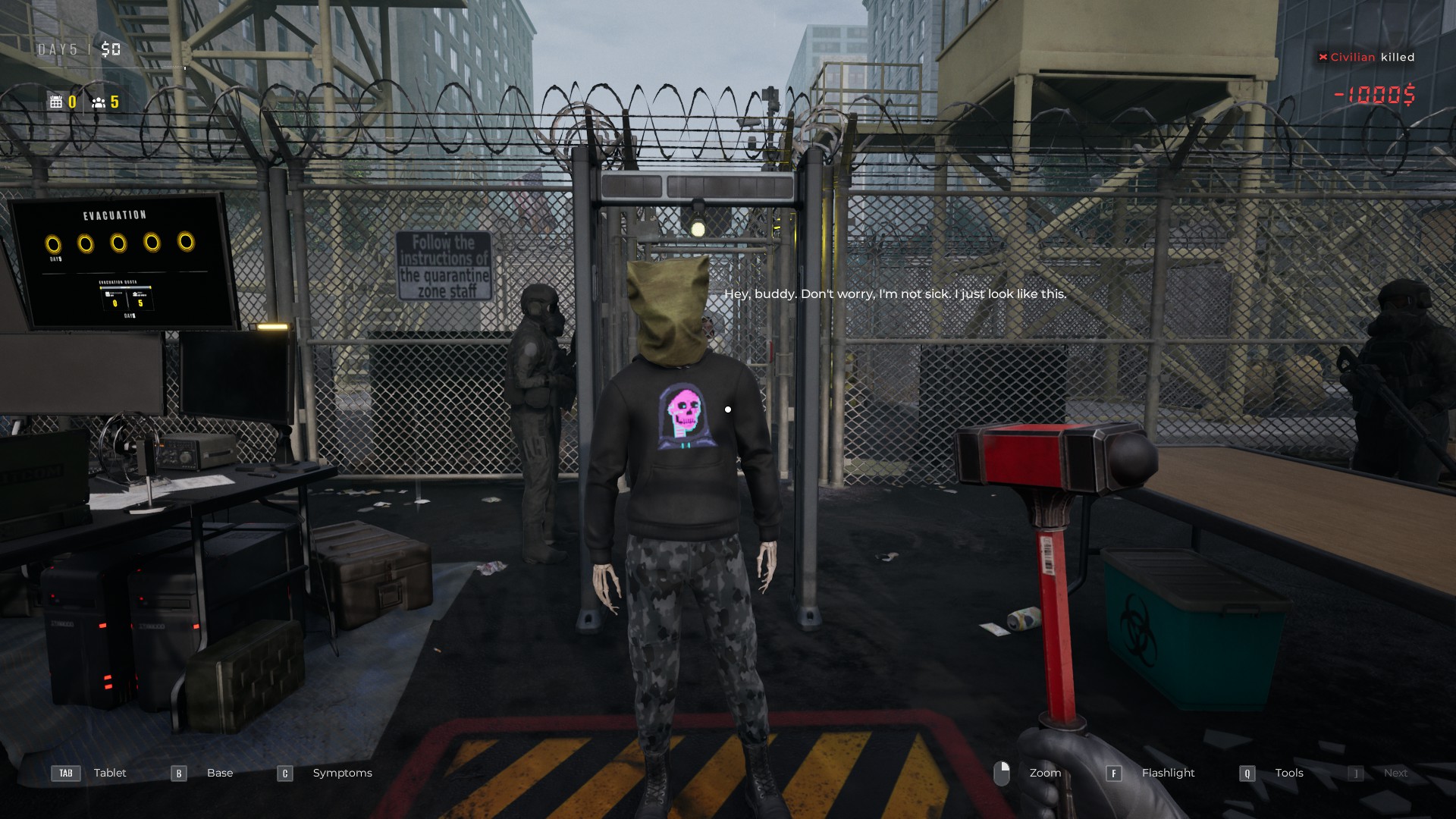1456x819 pixels.
Task: Click the C key icon beside Symptoms
Action: [284, 773]
